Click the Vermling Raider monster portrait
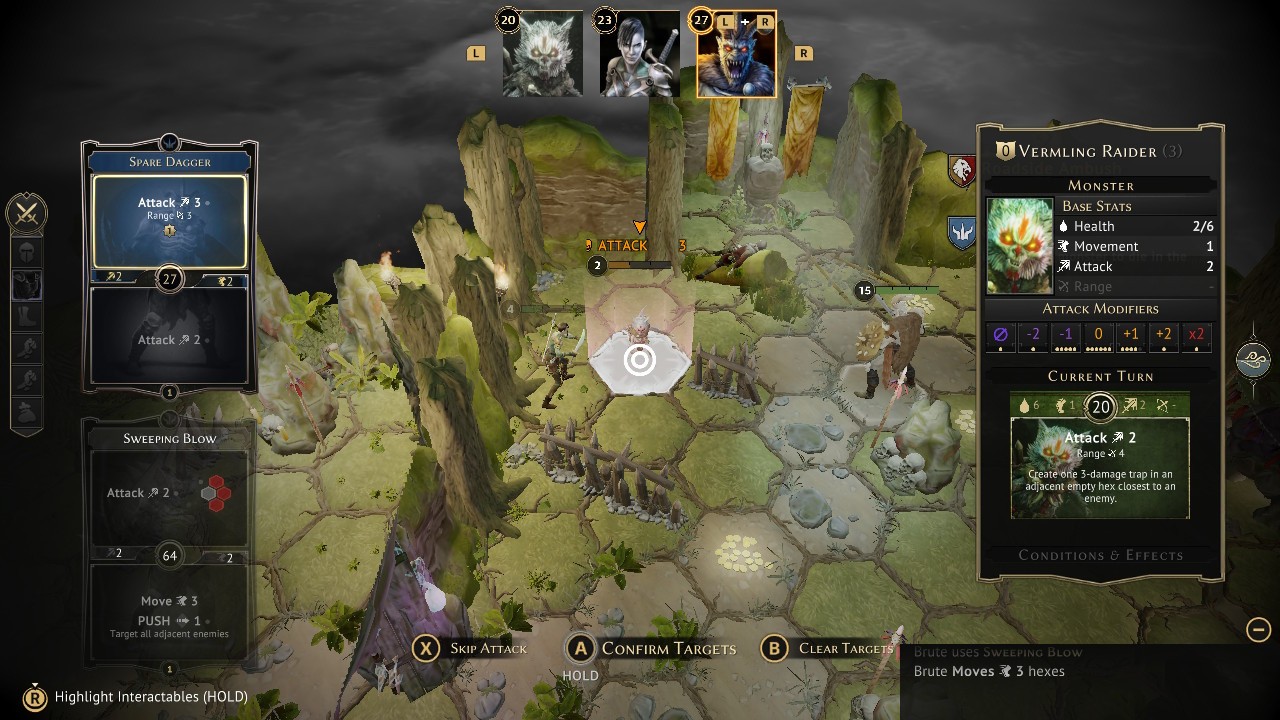This screenshot has height=720, width=1280. 1019,245
